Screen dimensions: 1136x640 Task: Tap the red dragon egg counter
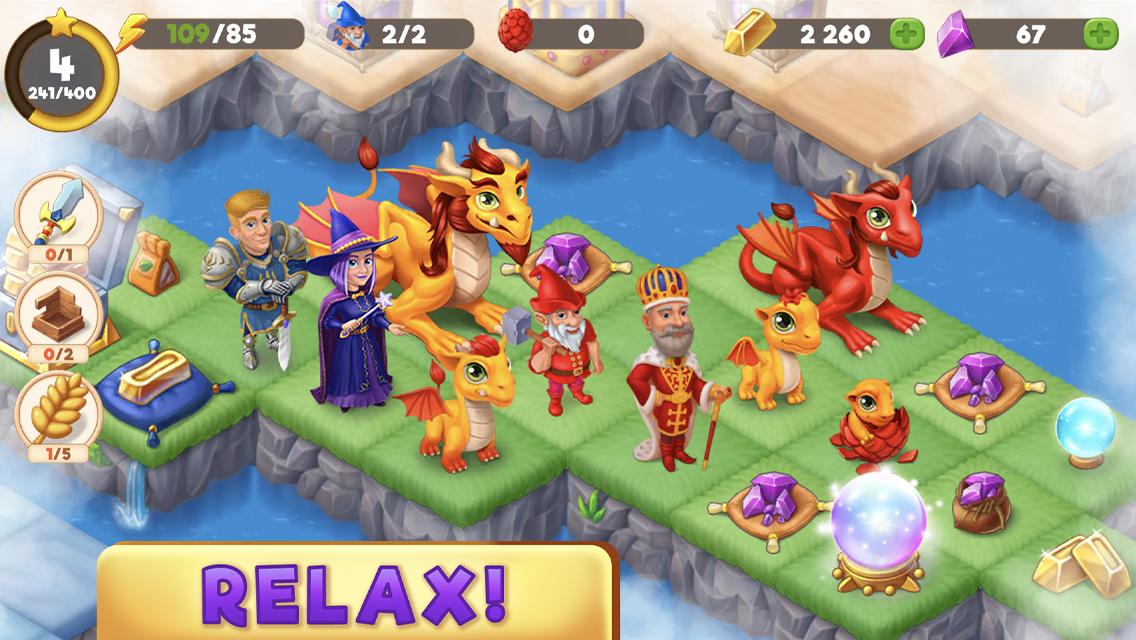point(572,34)
